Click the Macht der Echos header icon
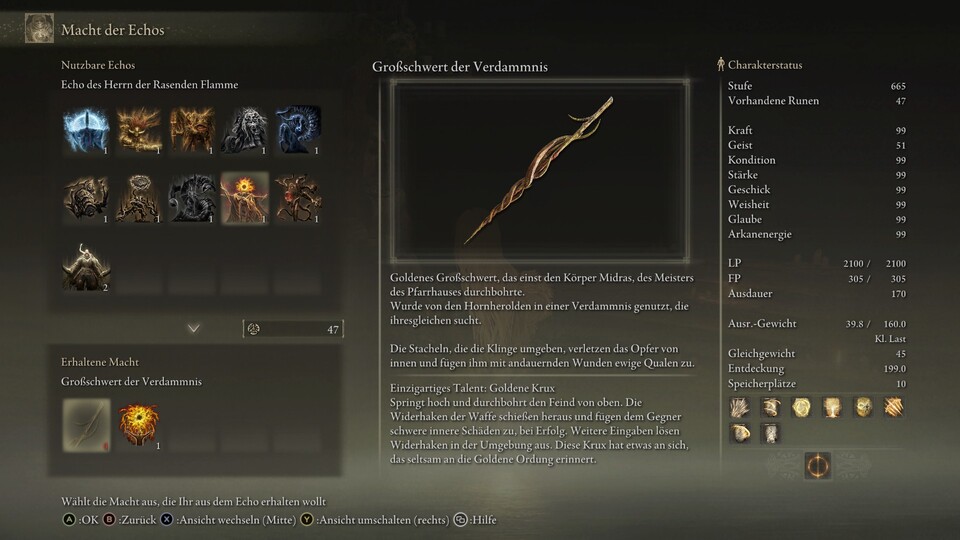960x540 pixels. [x=39, y=28]
